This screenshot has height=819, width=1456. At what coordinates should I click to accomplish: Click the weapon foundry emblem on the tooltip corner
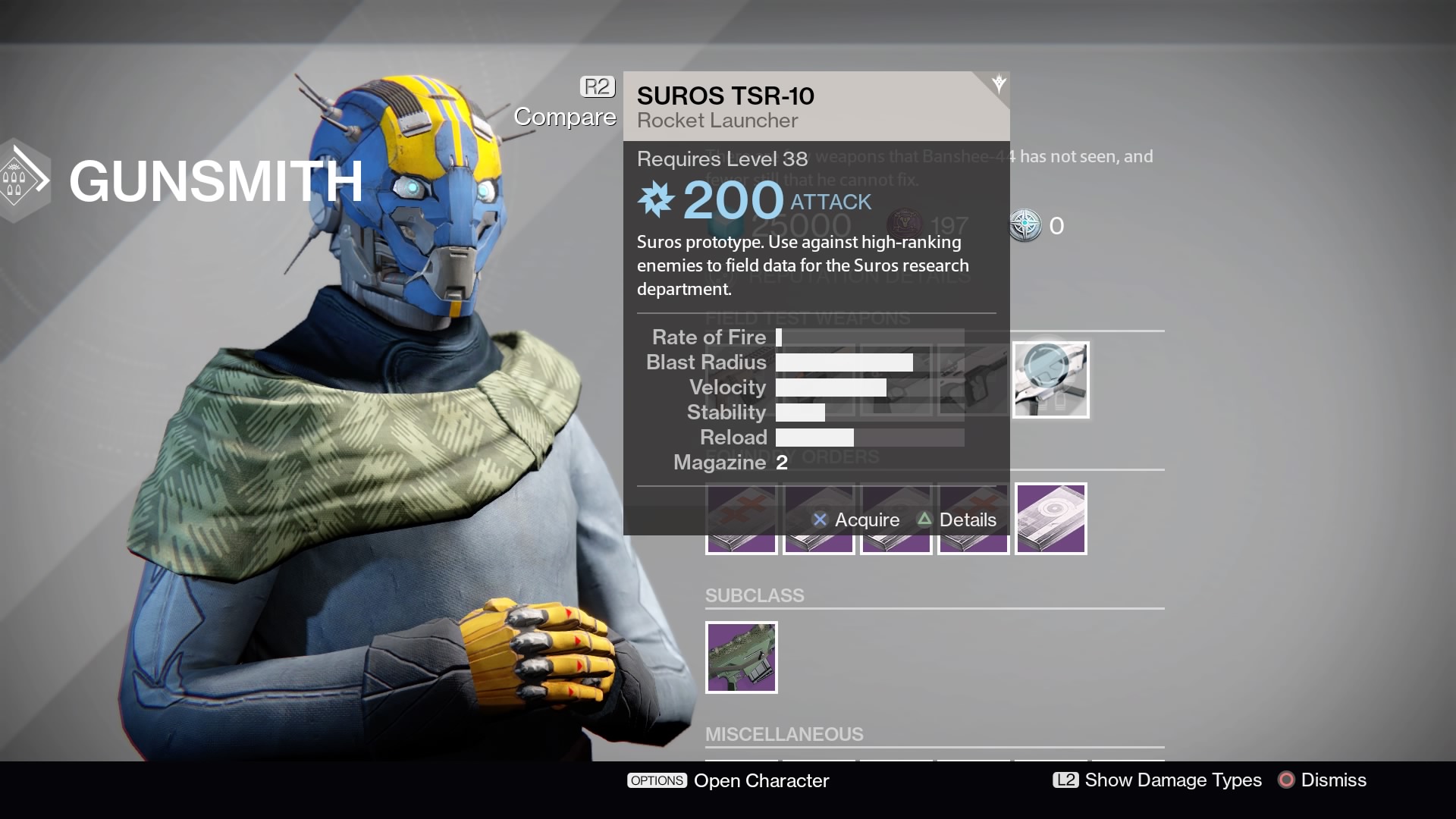click(x=997, y=83)
